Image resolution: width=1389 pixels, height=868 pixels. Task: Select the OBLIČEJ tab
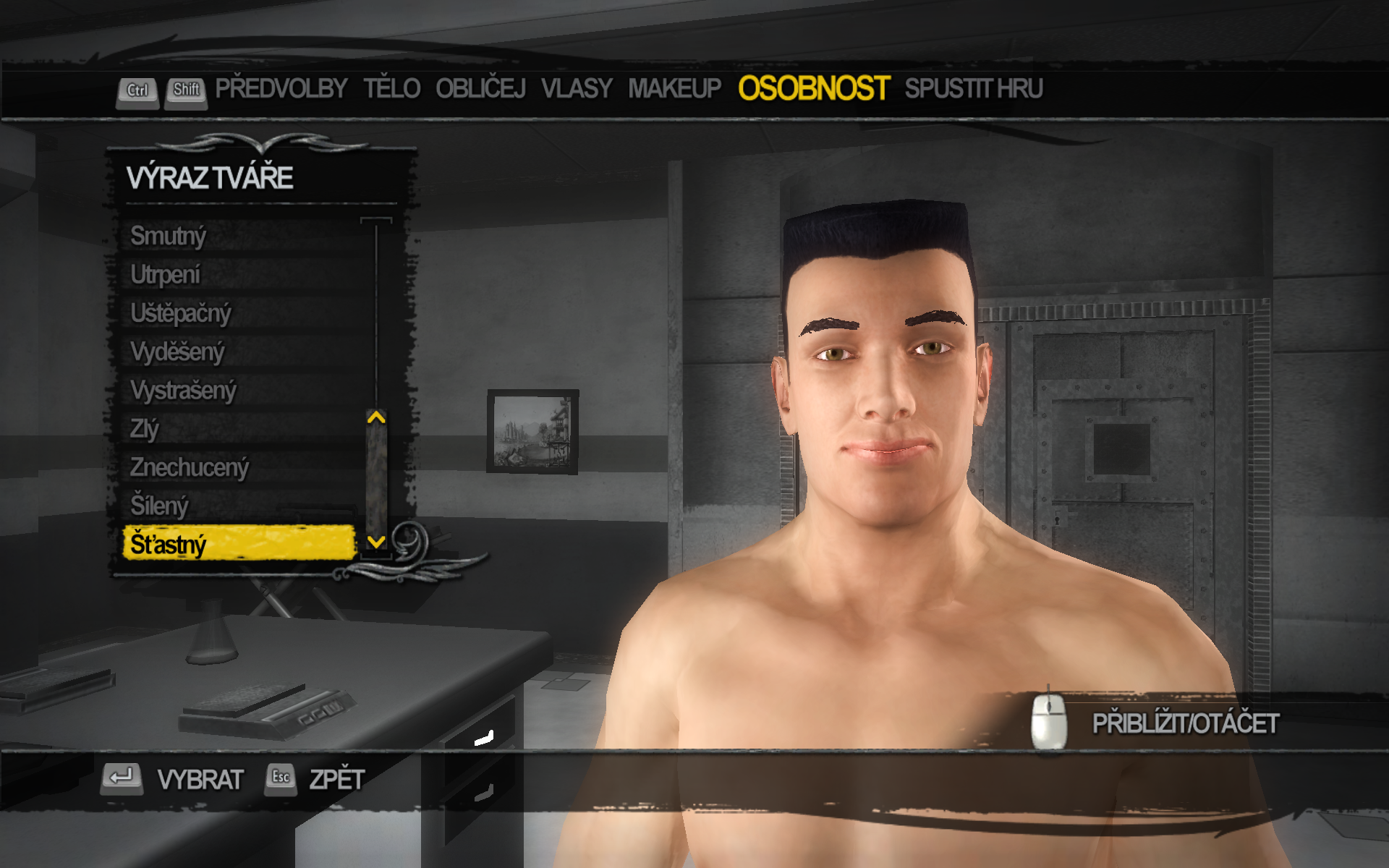click(x=480, y=89)
